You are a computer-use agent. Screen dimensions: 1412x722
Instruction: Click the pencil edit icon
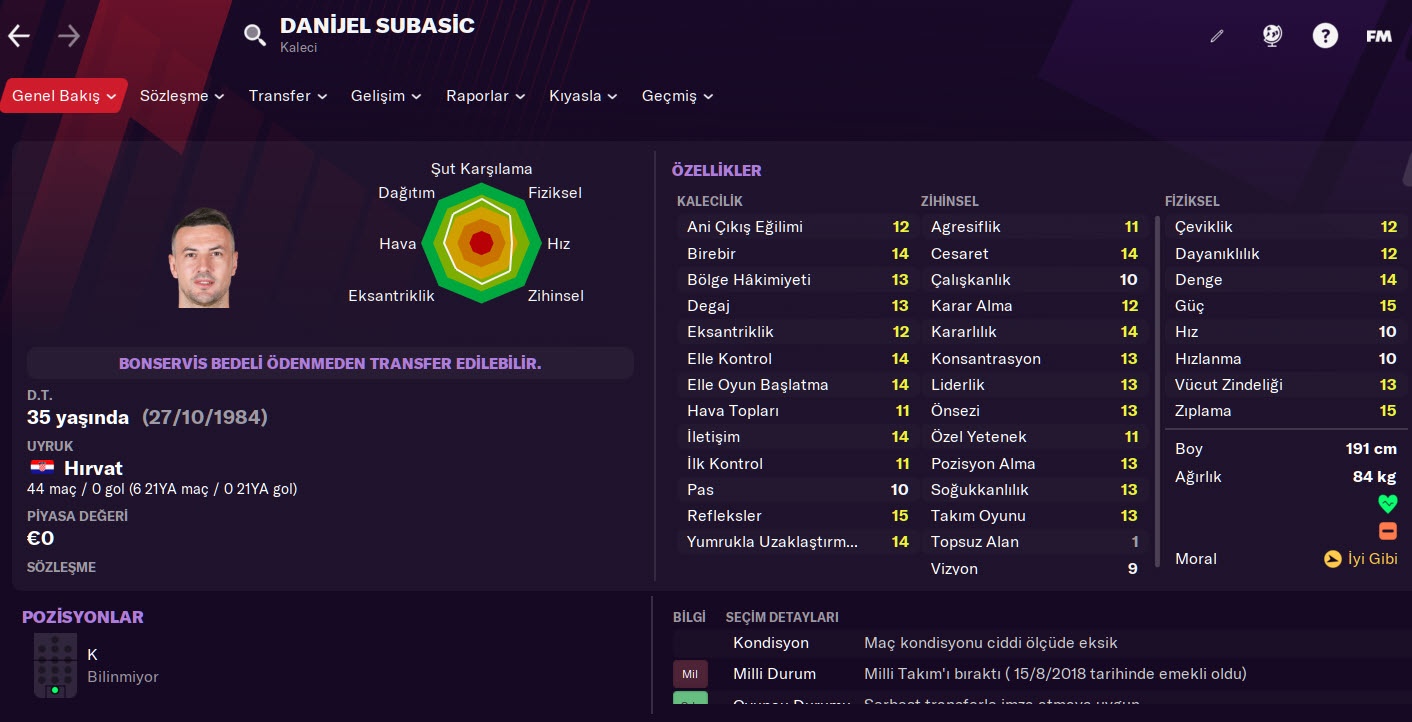[x=1217, y=37]
